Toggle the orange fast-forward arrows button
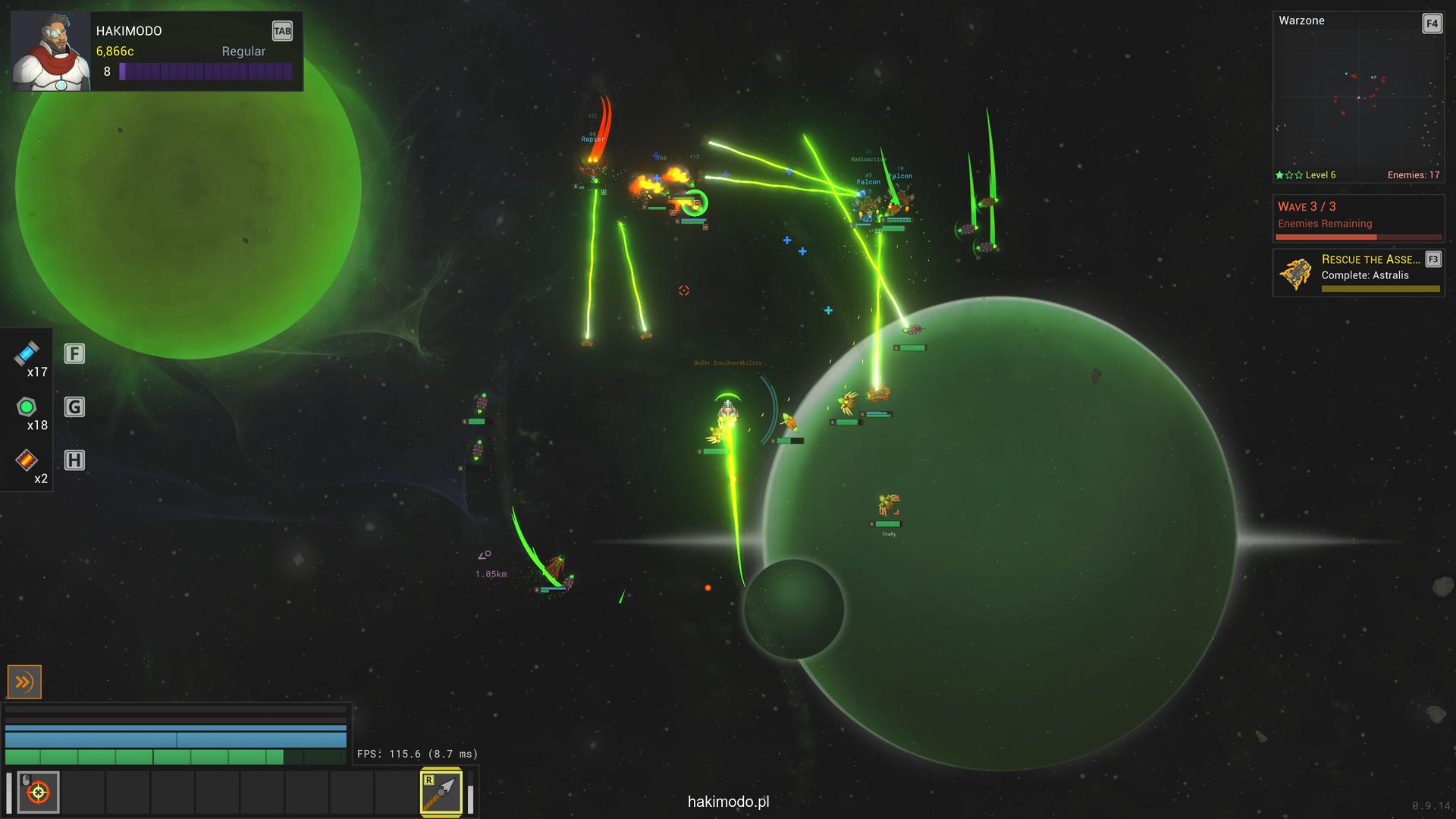The height and width of the screenshot is (819, 1456). point(24,682)
